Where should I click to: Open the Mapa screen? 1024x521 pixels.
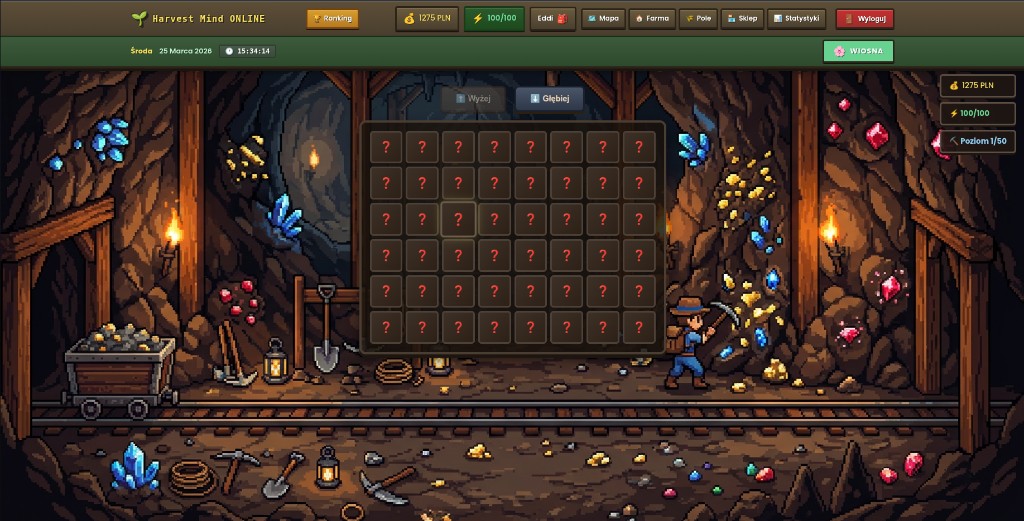tap(601, 18)
